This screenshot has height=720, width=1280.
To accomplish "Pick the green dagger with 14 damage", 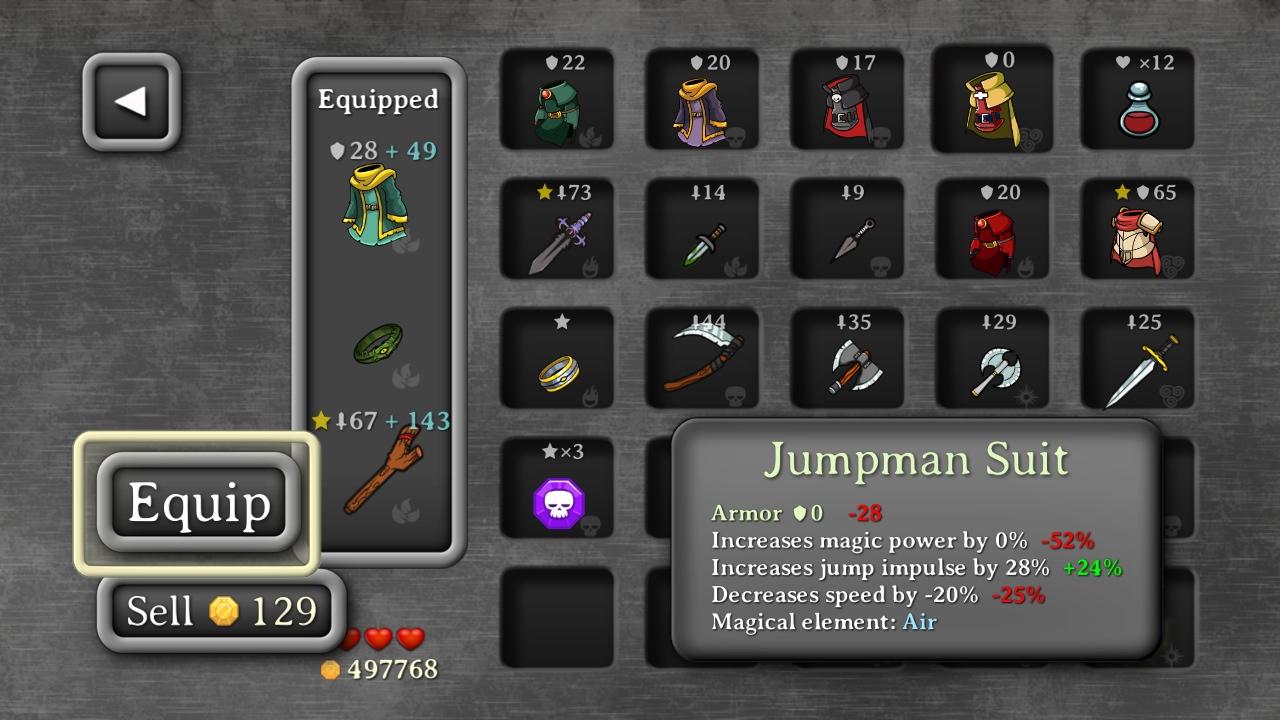I will (x=702, y=230).
